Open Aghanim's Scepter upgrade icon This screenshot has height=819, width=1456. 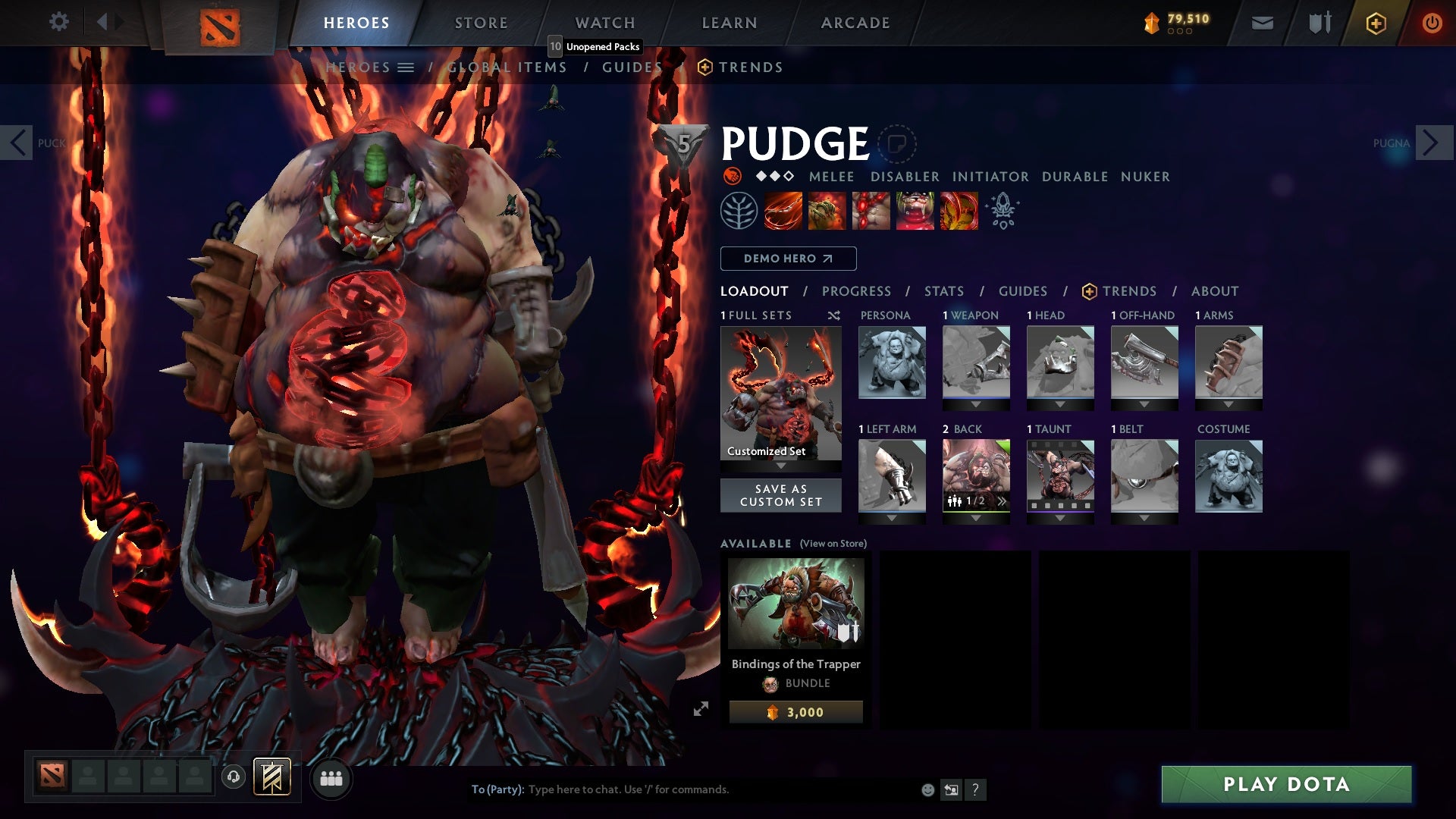[1001, 210]
